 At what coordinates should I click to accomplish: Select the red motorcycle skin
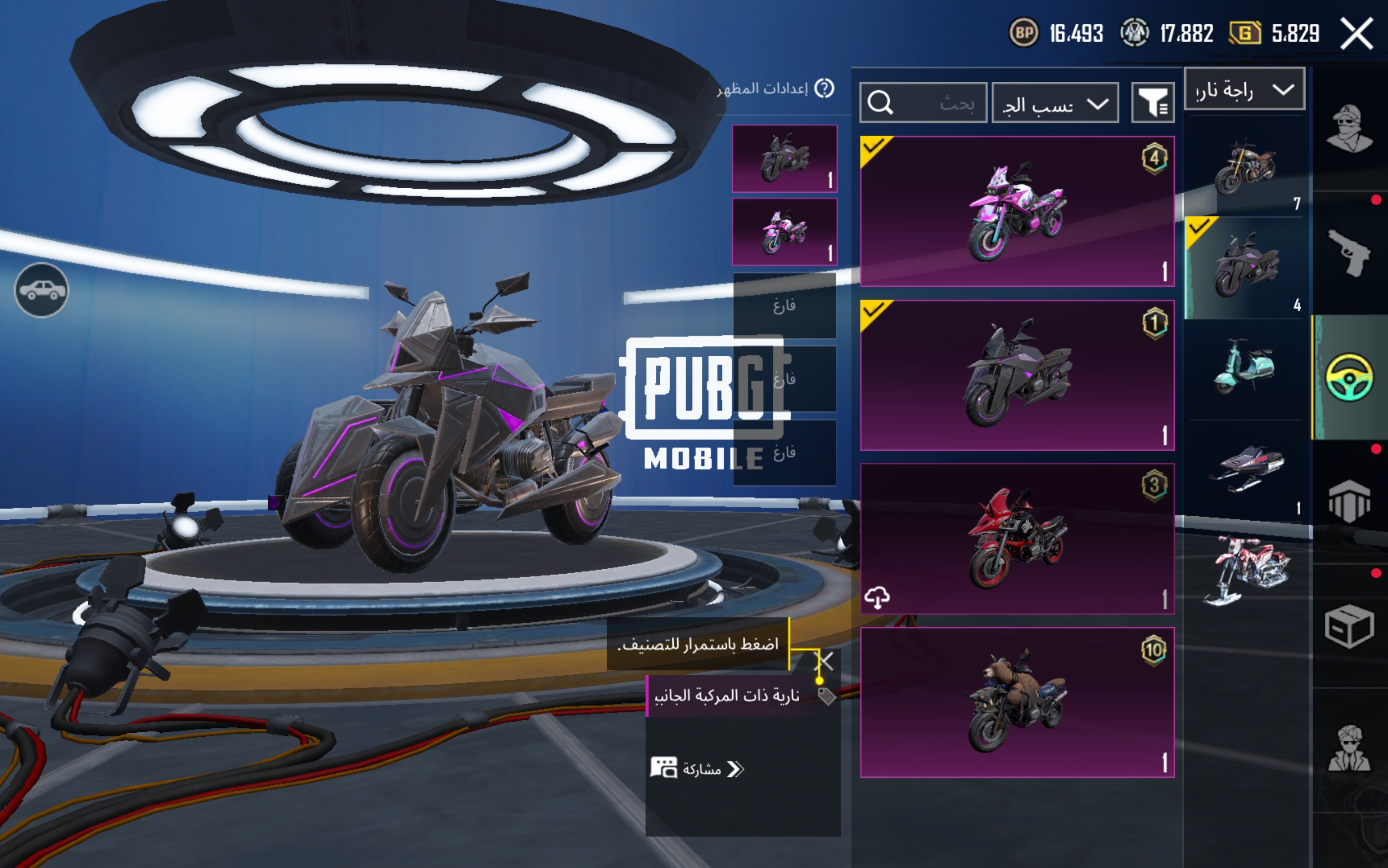[1016, 539]
